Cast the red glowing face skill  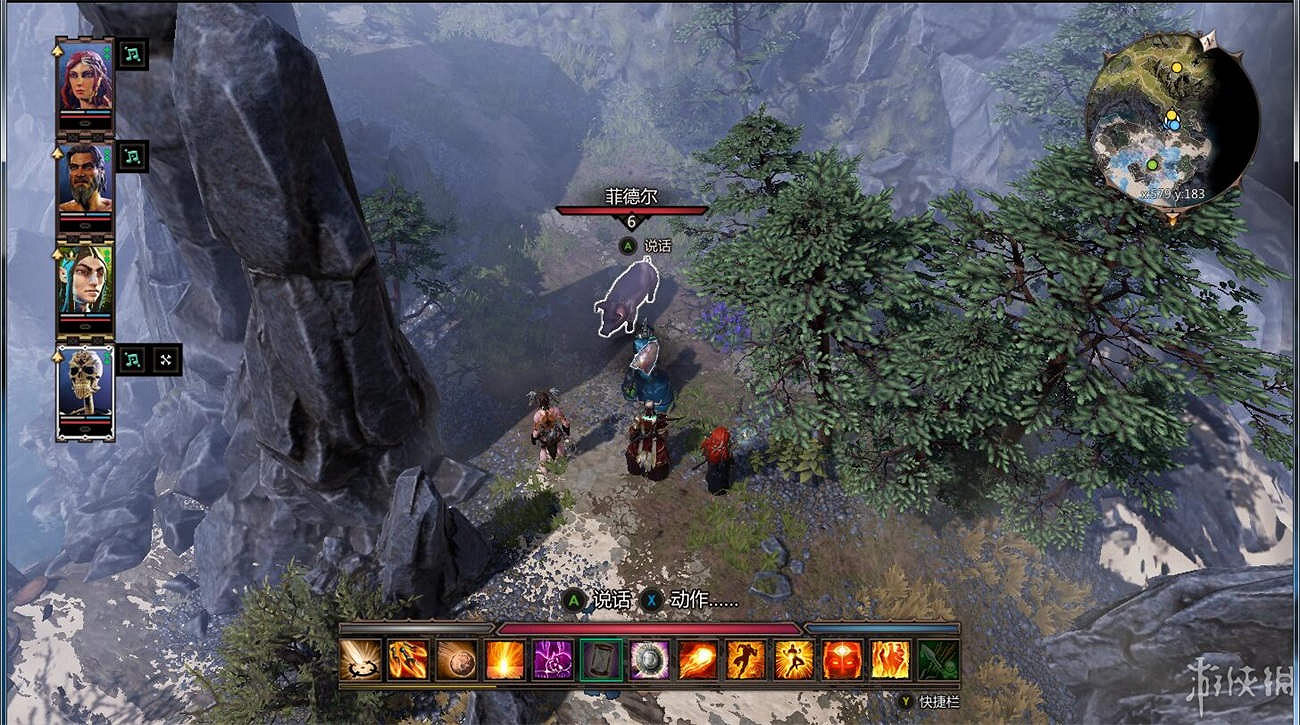pos(842,660)
